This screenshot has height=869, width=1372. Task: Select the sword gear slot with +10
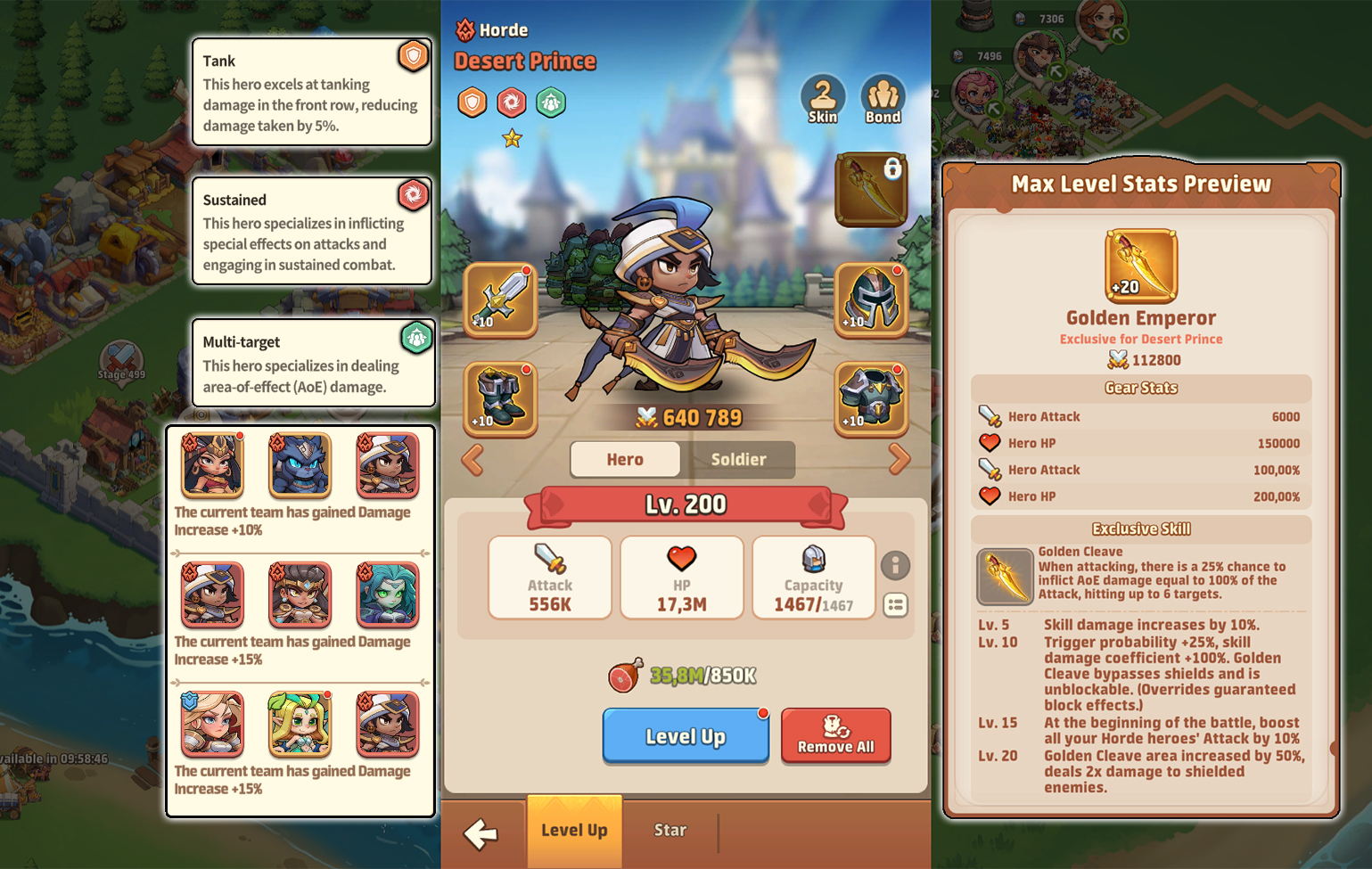[499, 301]
